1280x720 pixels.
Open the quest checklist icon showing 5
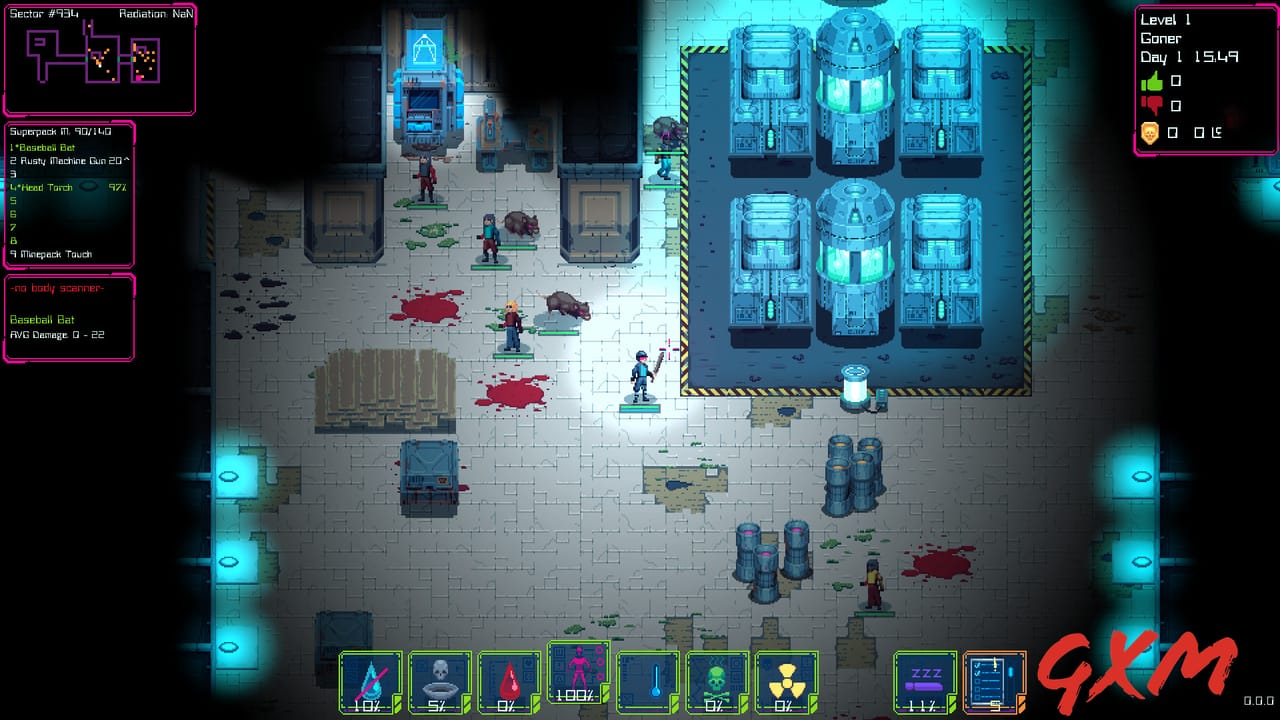tap(993, 678)
